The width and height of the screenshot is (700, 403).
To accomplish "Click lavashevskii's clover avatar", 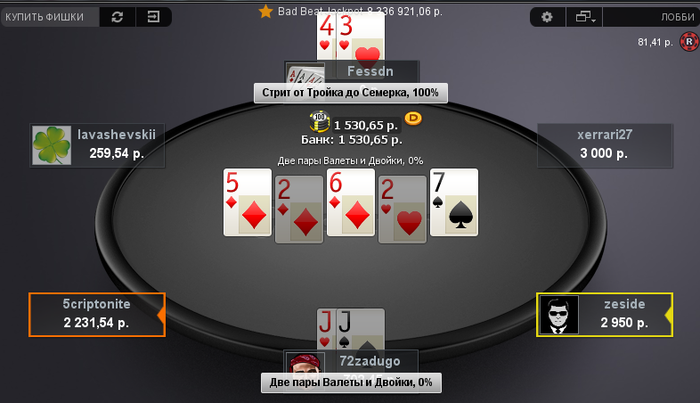I will tap(51, 145).
